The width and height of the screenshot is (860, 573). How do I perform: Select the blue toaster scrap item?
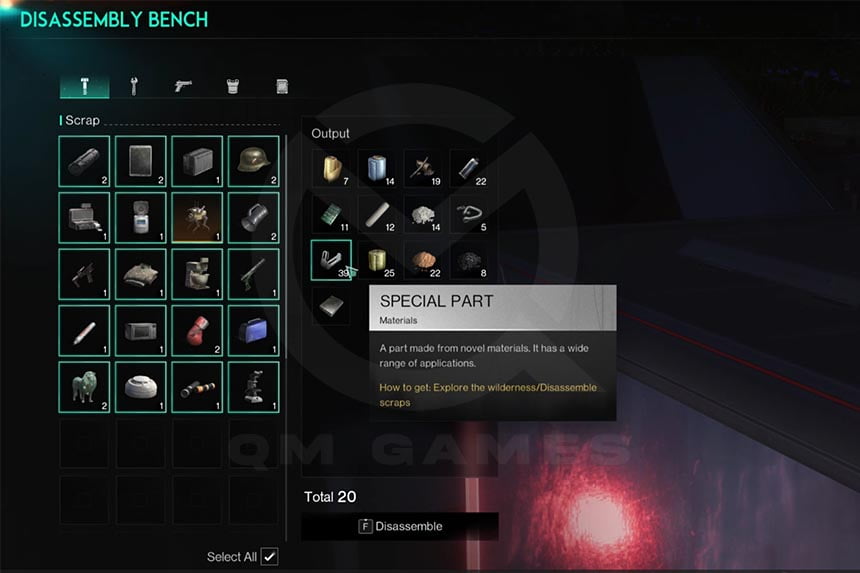click(253, 331)
